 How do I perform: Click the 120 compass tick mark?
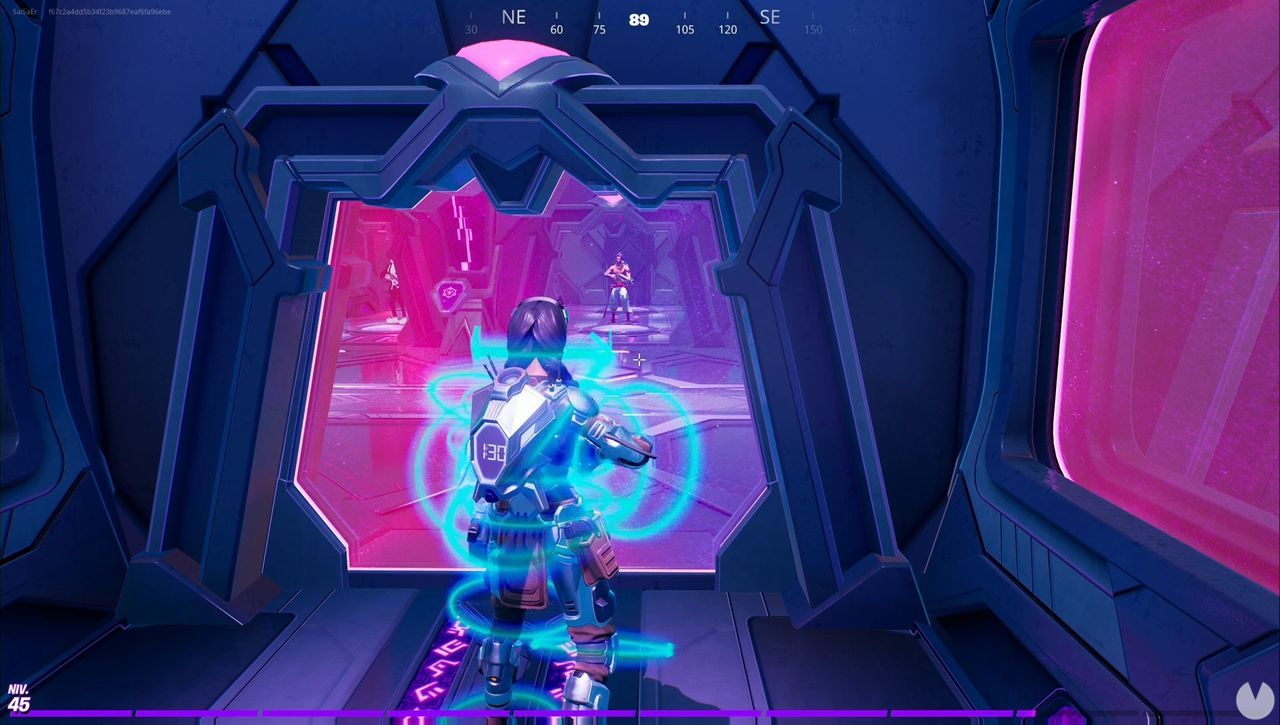727,30
